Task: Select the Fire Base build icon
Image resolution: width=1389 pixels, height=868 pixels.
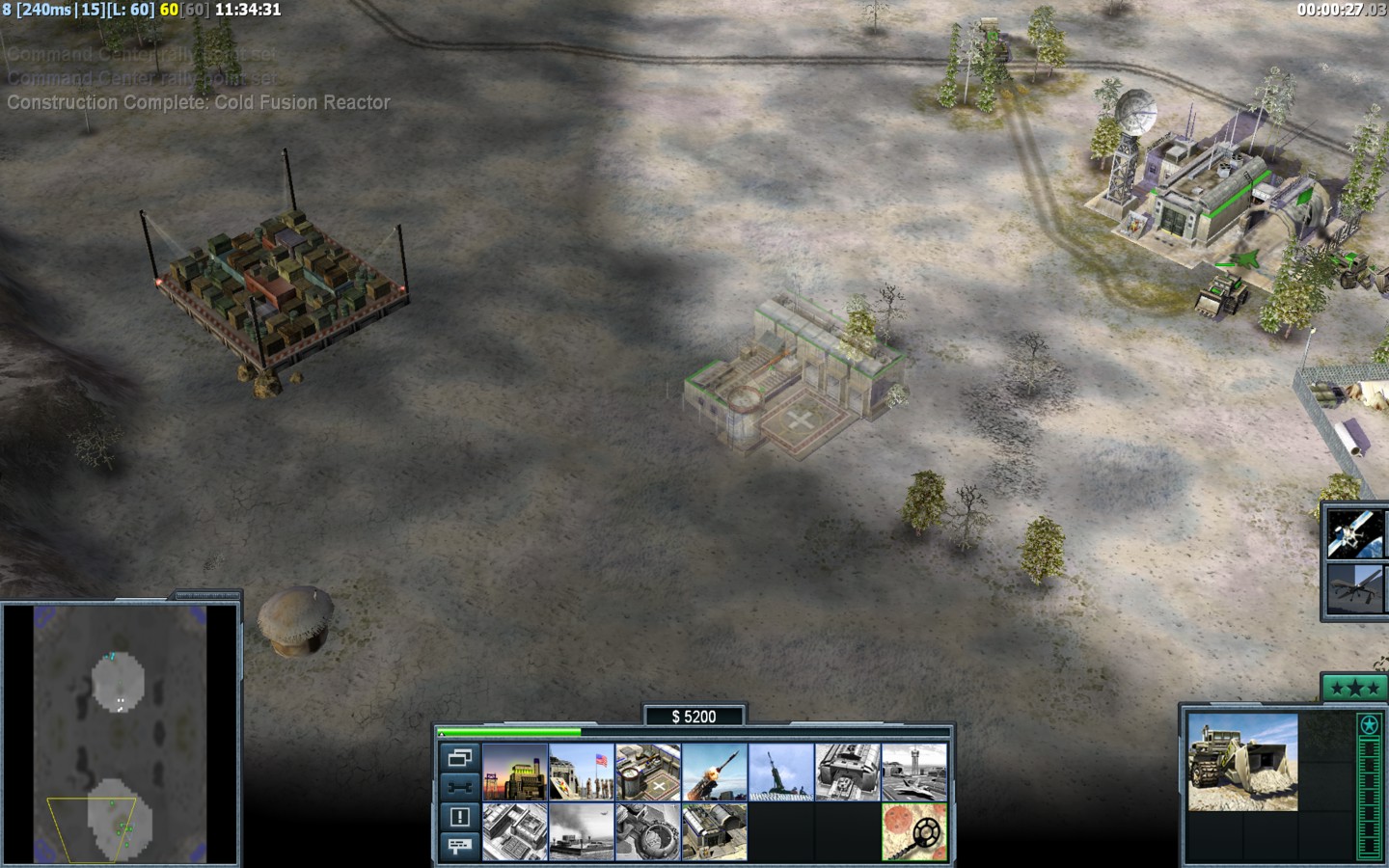Action: [x=781, y=772]
